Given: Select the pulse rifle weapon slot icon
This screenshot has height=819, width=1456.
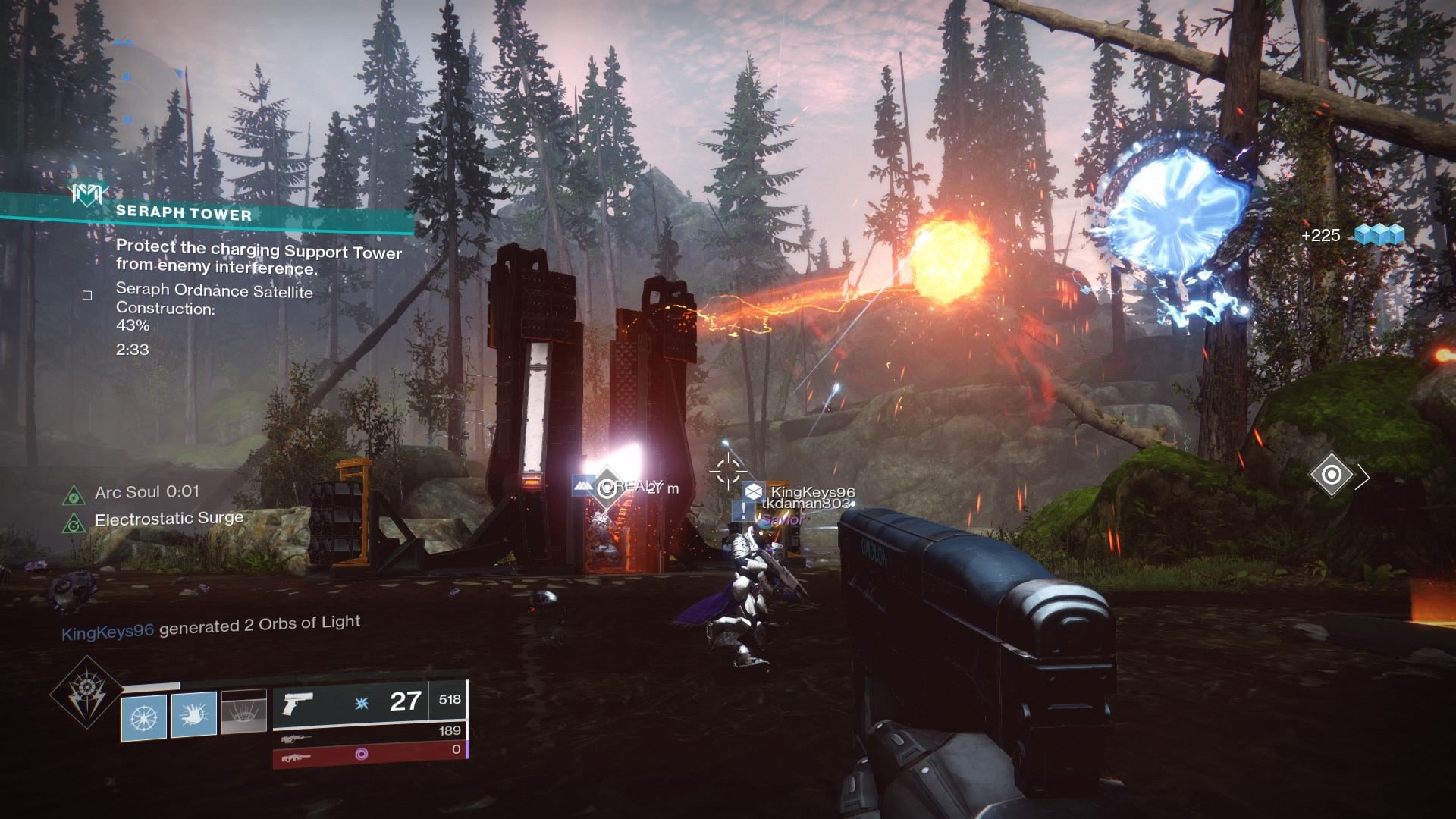Looking at the screenshot, I should (296, 738).
